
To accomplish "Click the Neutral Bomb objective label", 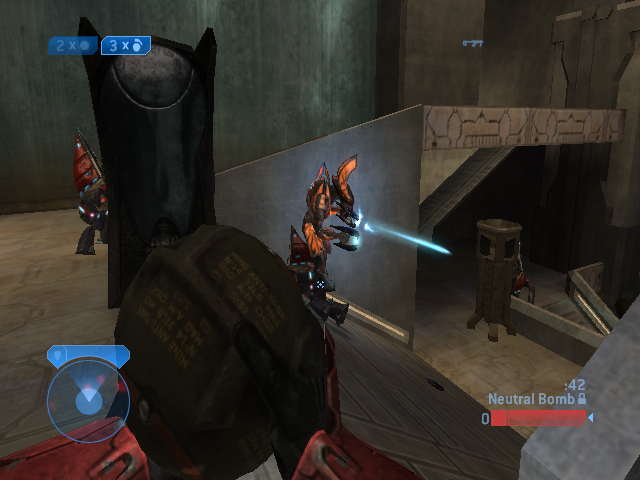I will 530,398.
